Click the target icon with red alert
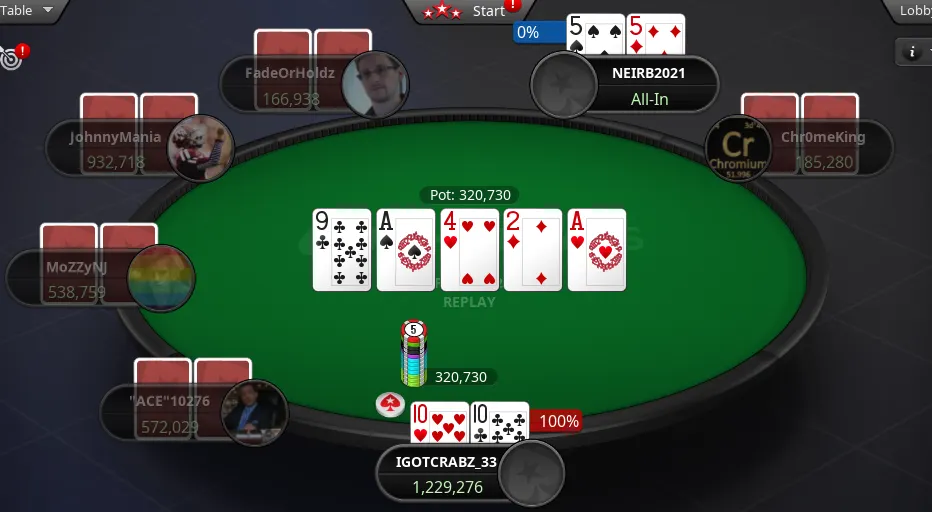The width and height of the screenshot is (932, 512). tap(12, 57)
